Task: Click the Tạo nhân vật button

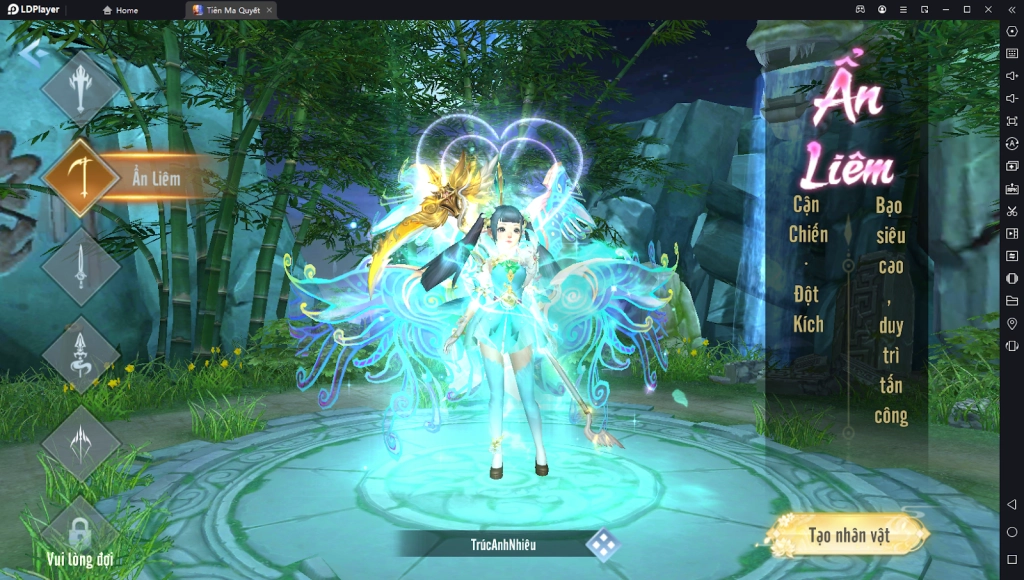Action: pyautogui.click(x=849, y=535)
